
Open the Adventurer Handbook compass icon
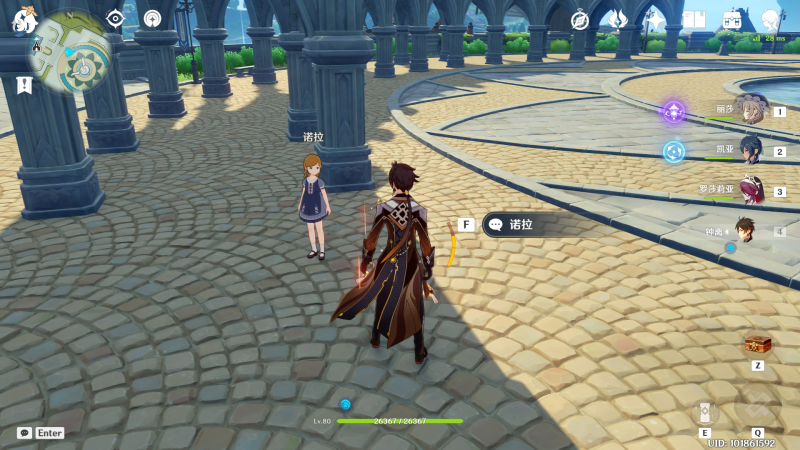coord(579,20)
